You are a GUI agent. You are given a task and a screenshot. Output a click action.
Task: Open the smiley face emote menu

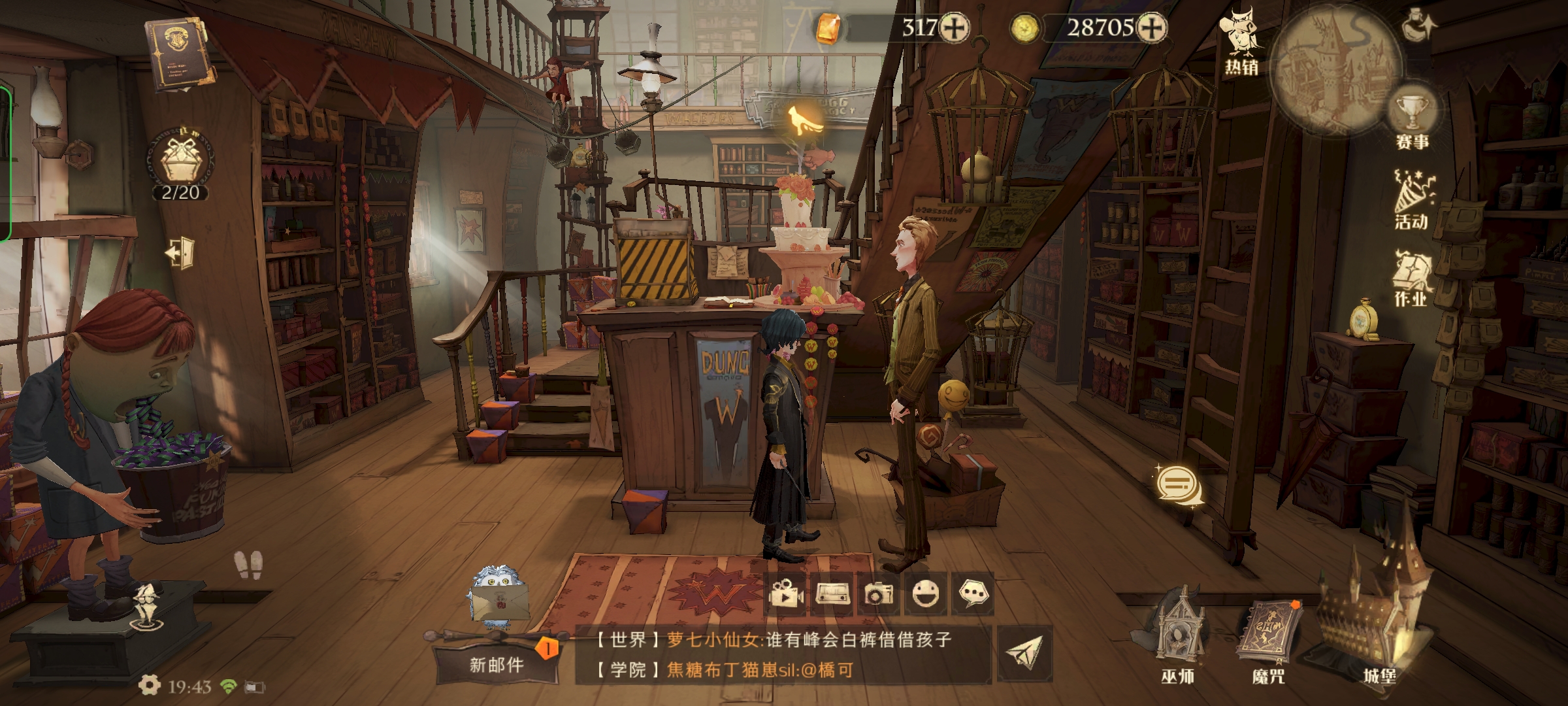[x=925, y=594]
